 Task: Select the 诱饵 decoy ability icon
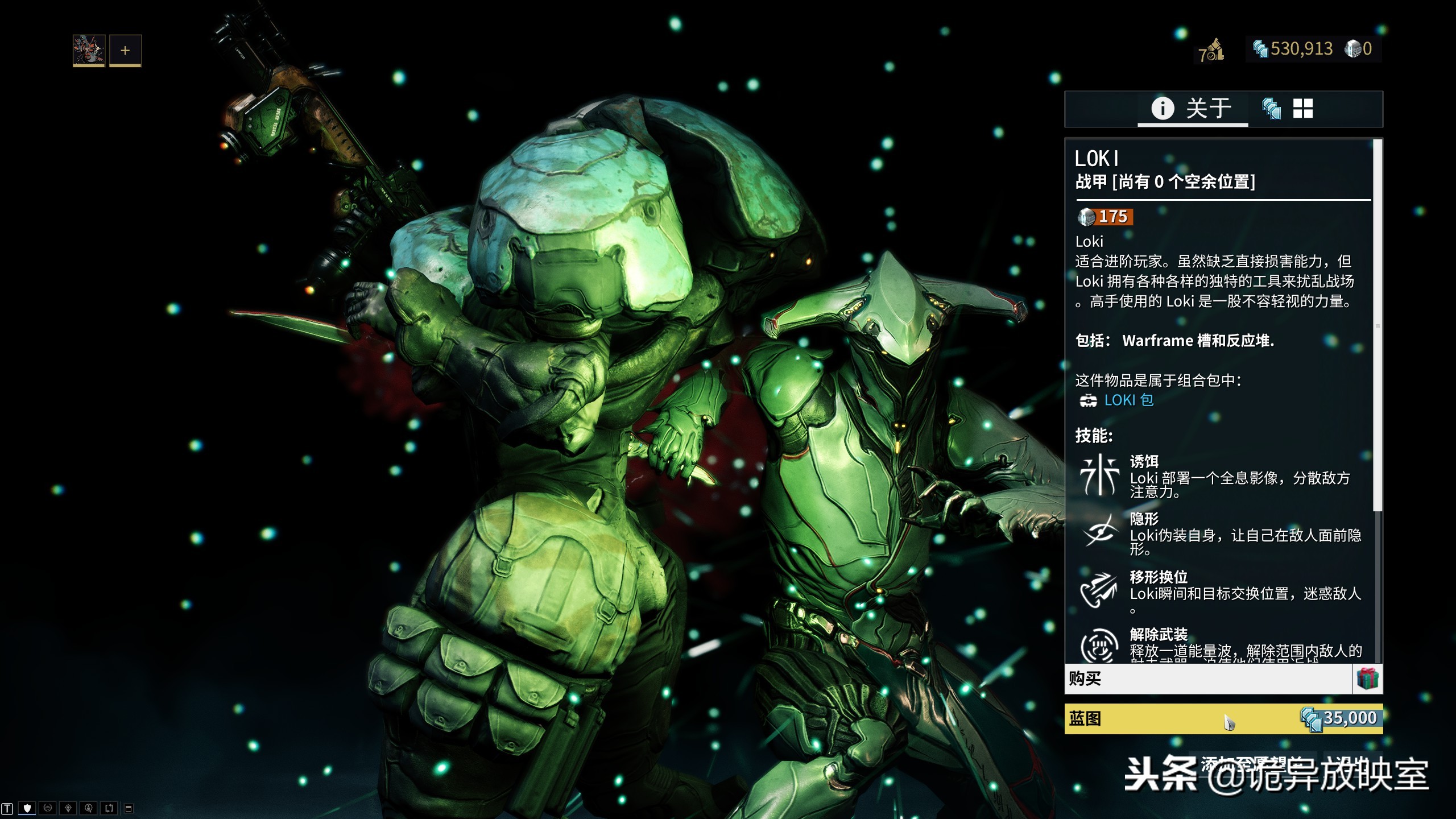coord(1099,475)
